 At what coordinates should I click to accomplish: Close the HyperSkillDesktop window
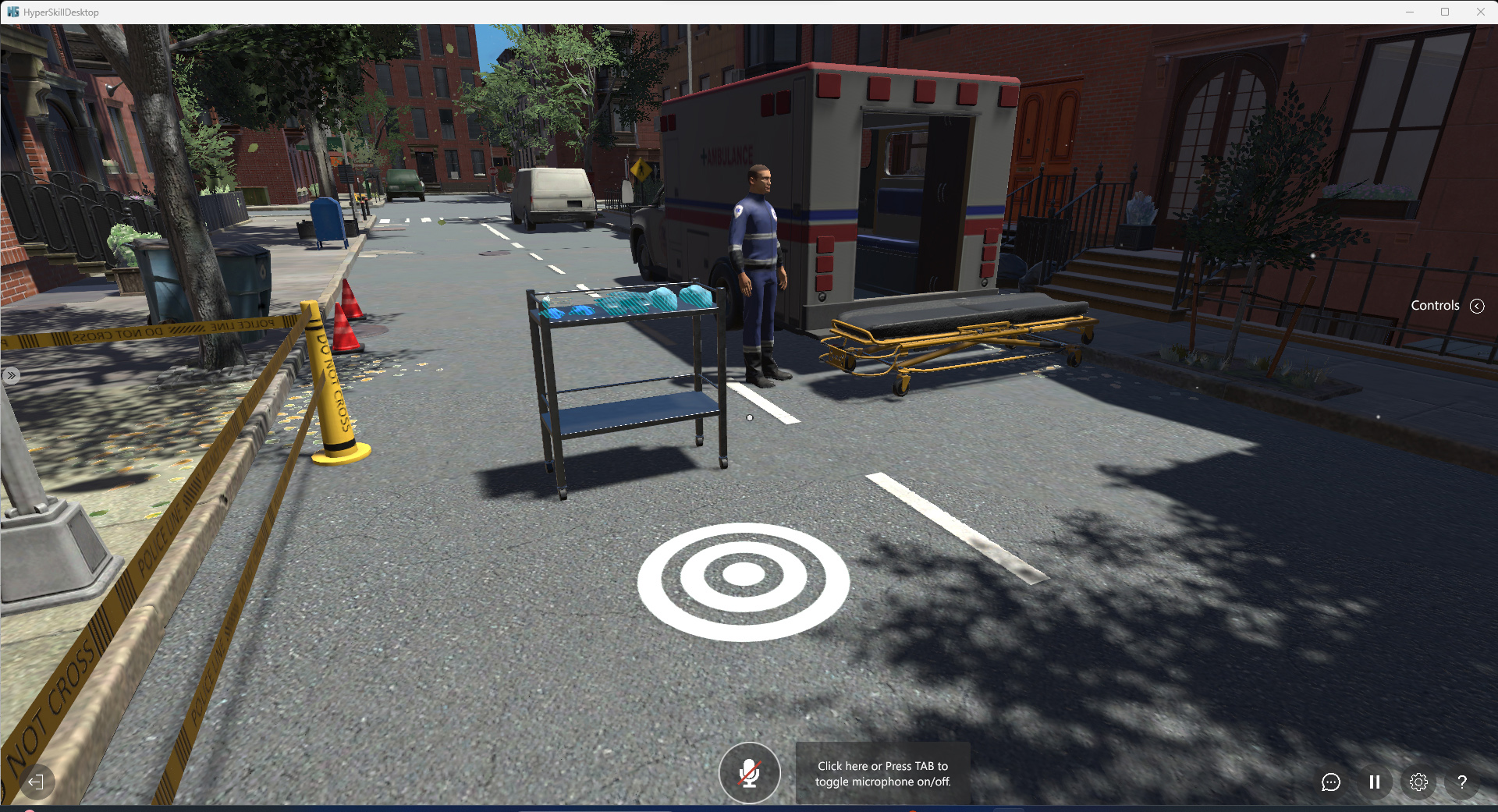click(1480, 12)
